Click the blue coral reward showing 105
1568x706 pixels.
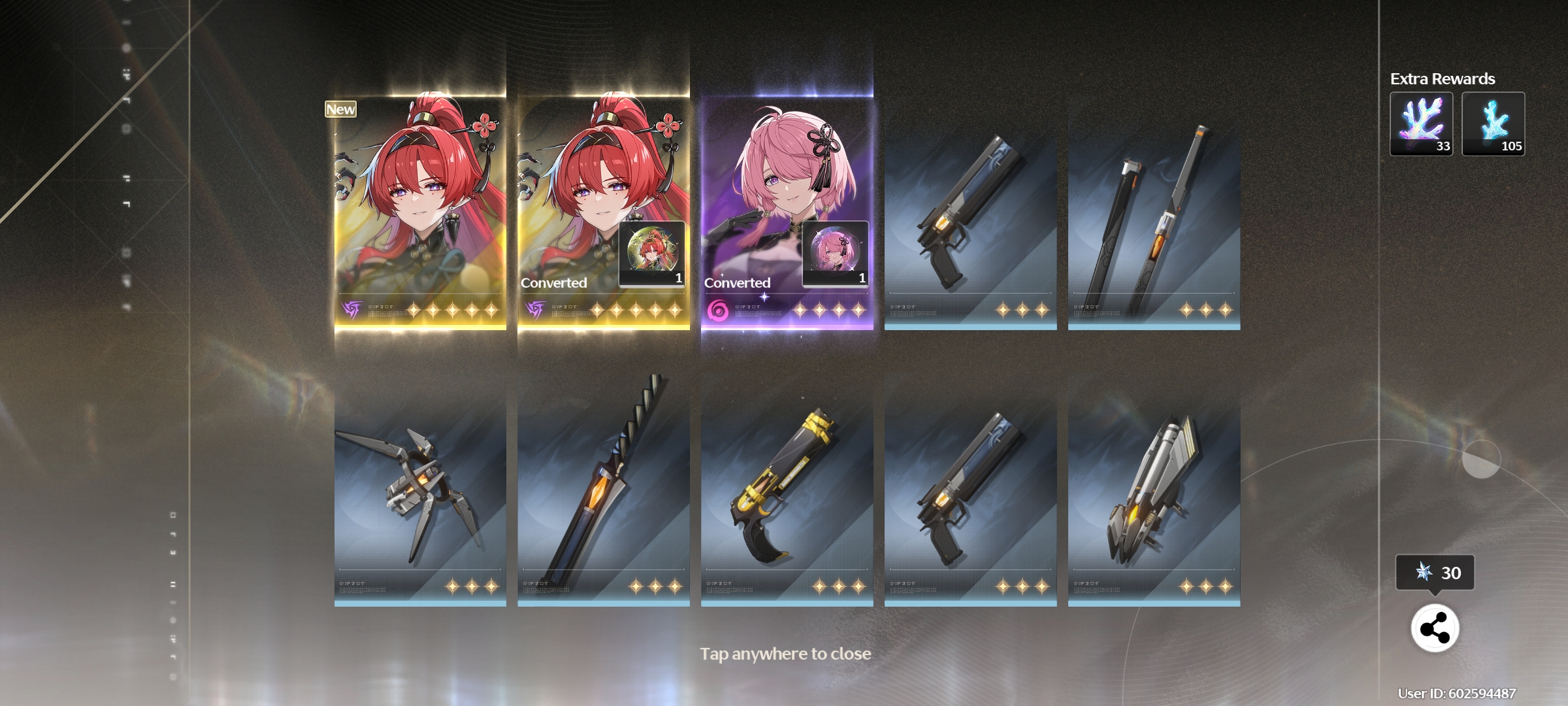point(1493,124)
